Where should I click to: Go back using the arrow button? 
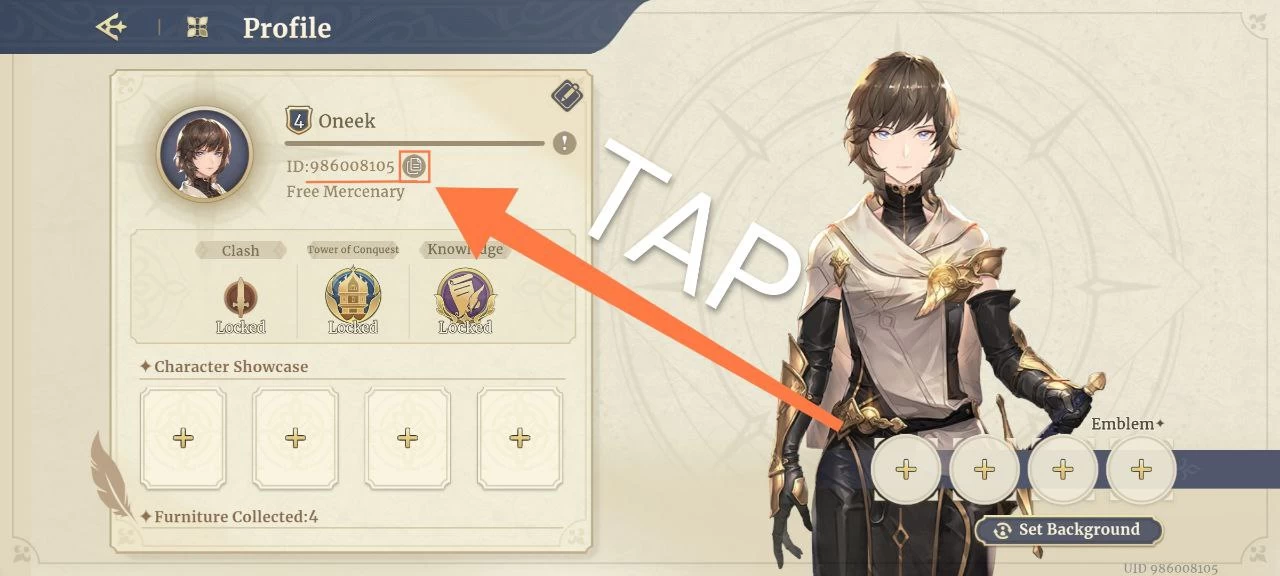(x=111, y=27)
